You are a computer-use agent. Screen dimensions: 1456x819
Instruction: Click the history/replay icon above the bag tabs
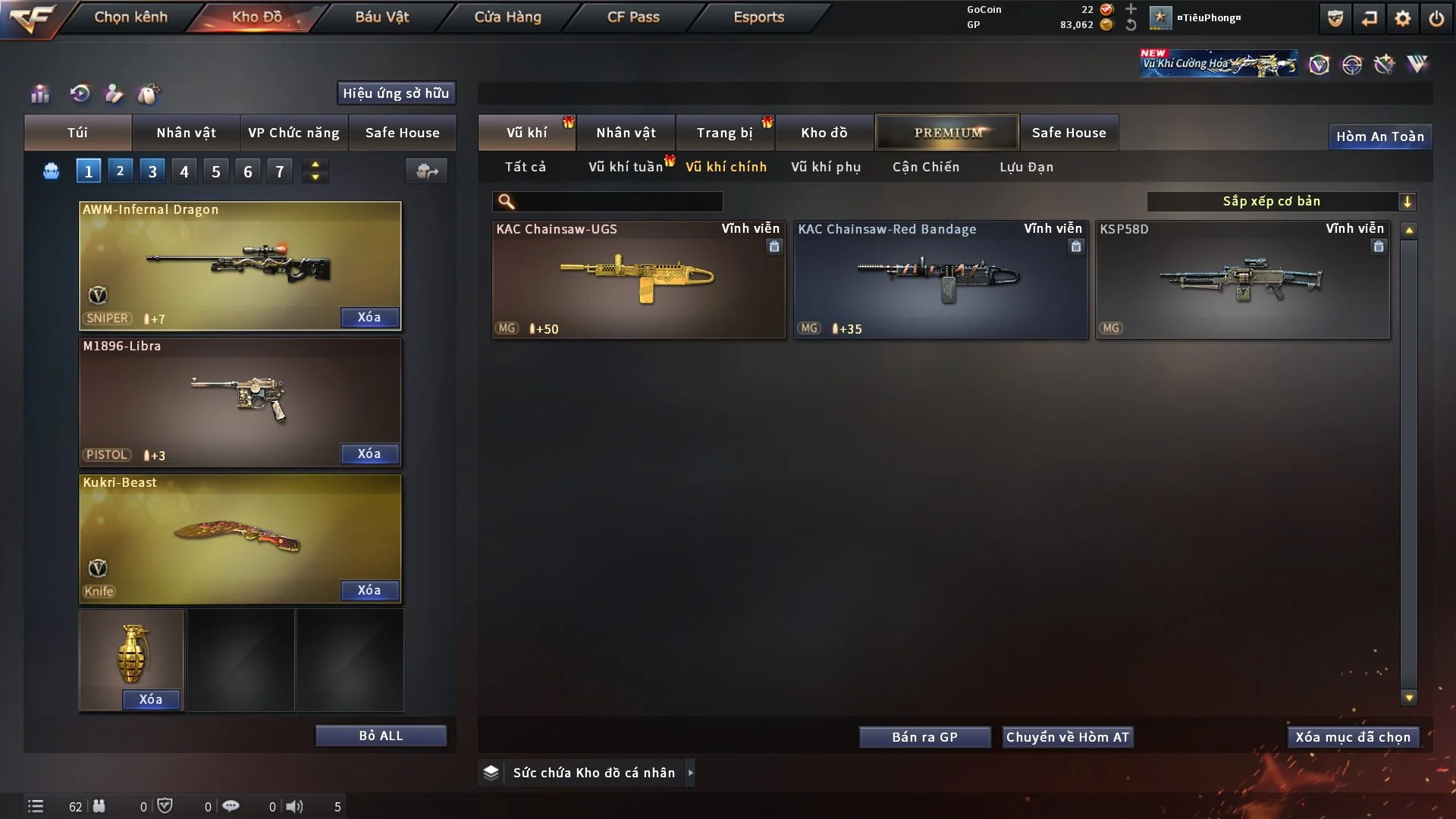pyautogui.click(x=79, y=93)
